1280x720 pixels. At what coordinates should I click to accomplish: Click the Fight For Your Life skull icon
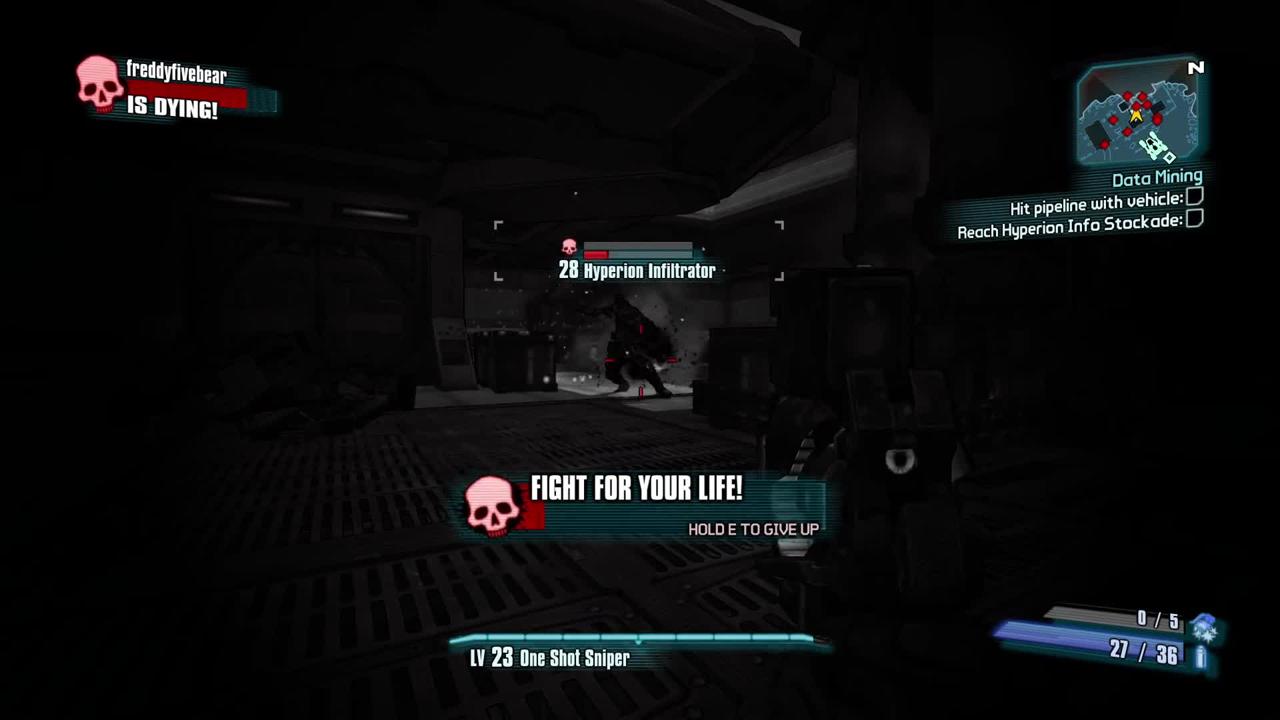click(492, 504)
